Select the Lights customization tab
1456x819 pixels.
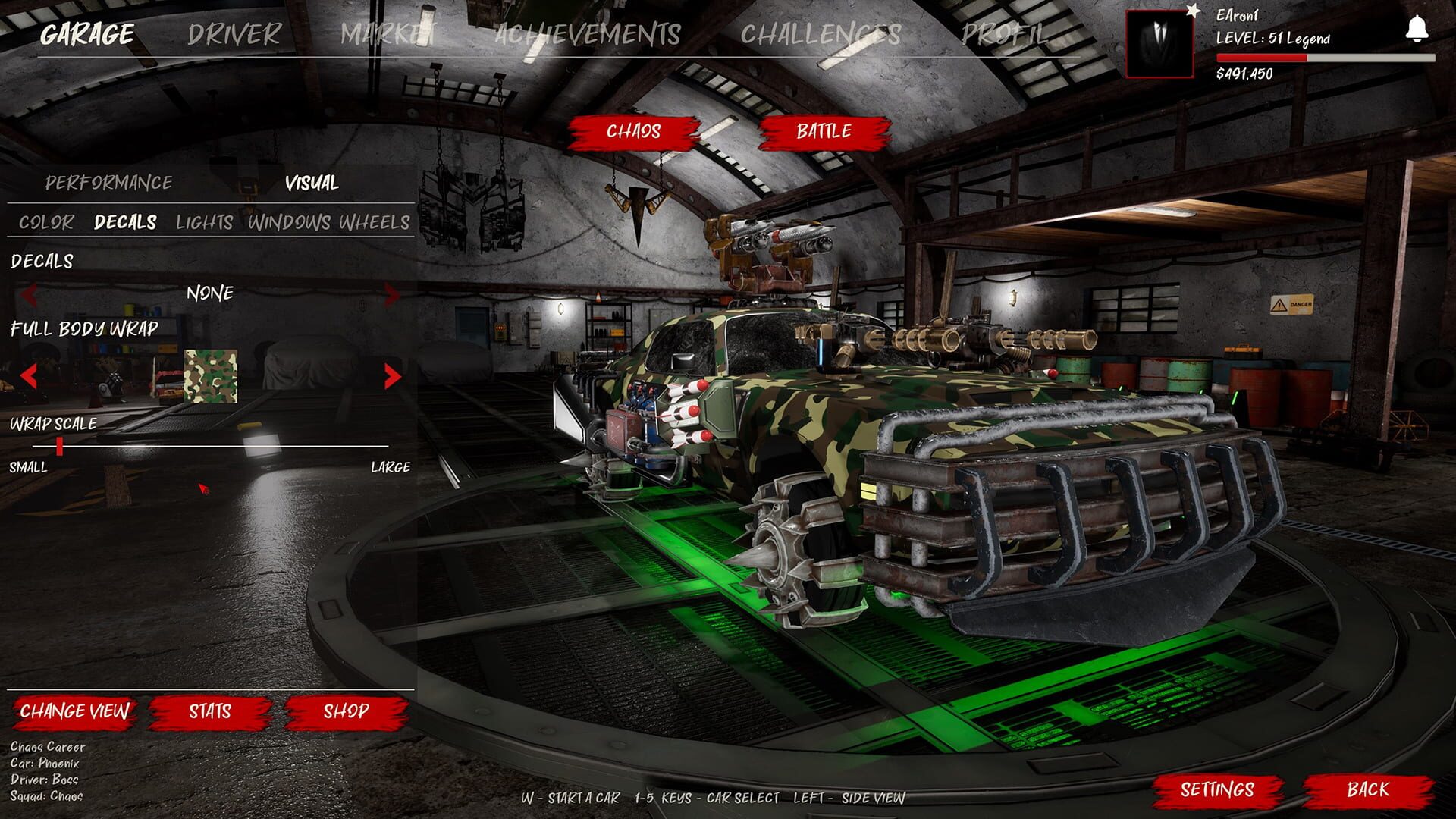click(204, 222)
